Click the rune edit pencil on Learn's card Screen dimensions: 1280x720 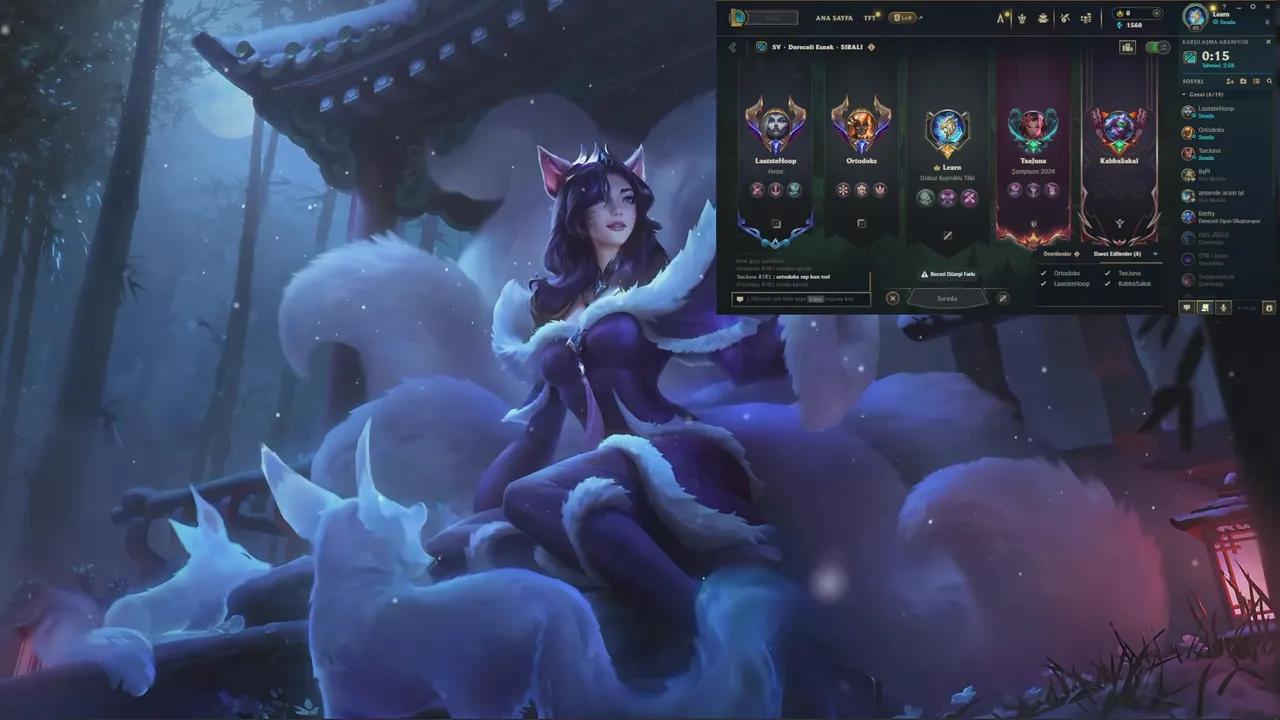(948, 236)
